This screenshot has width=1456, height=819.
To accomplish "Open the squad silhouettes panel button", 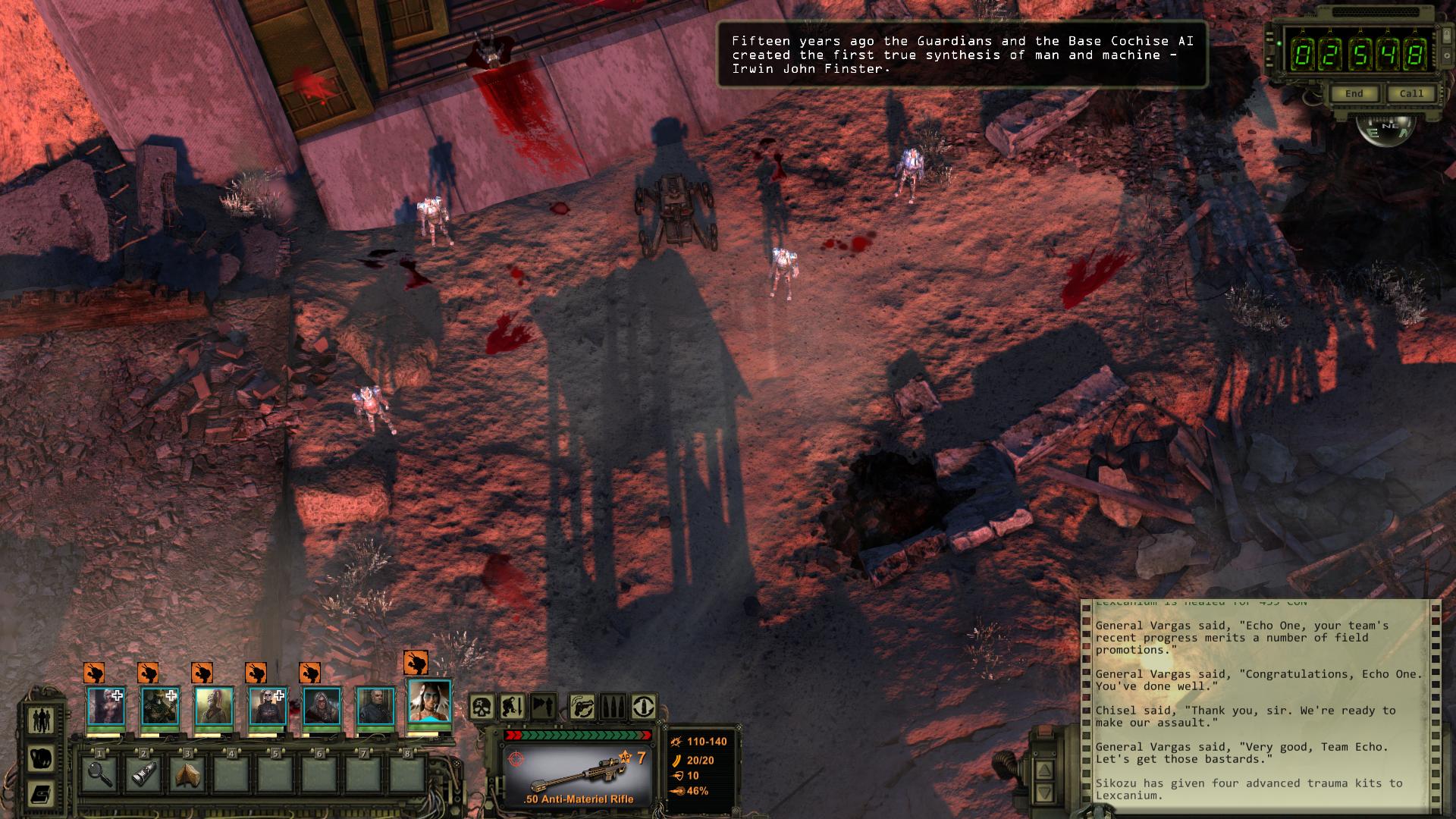I will [41, 719].
